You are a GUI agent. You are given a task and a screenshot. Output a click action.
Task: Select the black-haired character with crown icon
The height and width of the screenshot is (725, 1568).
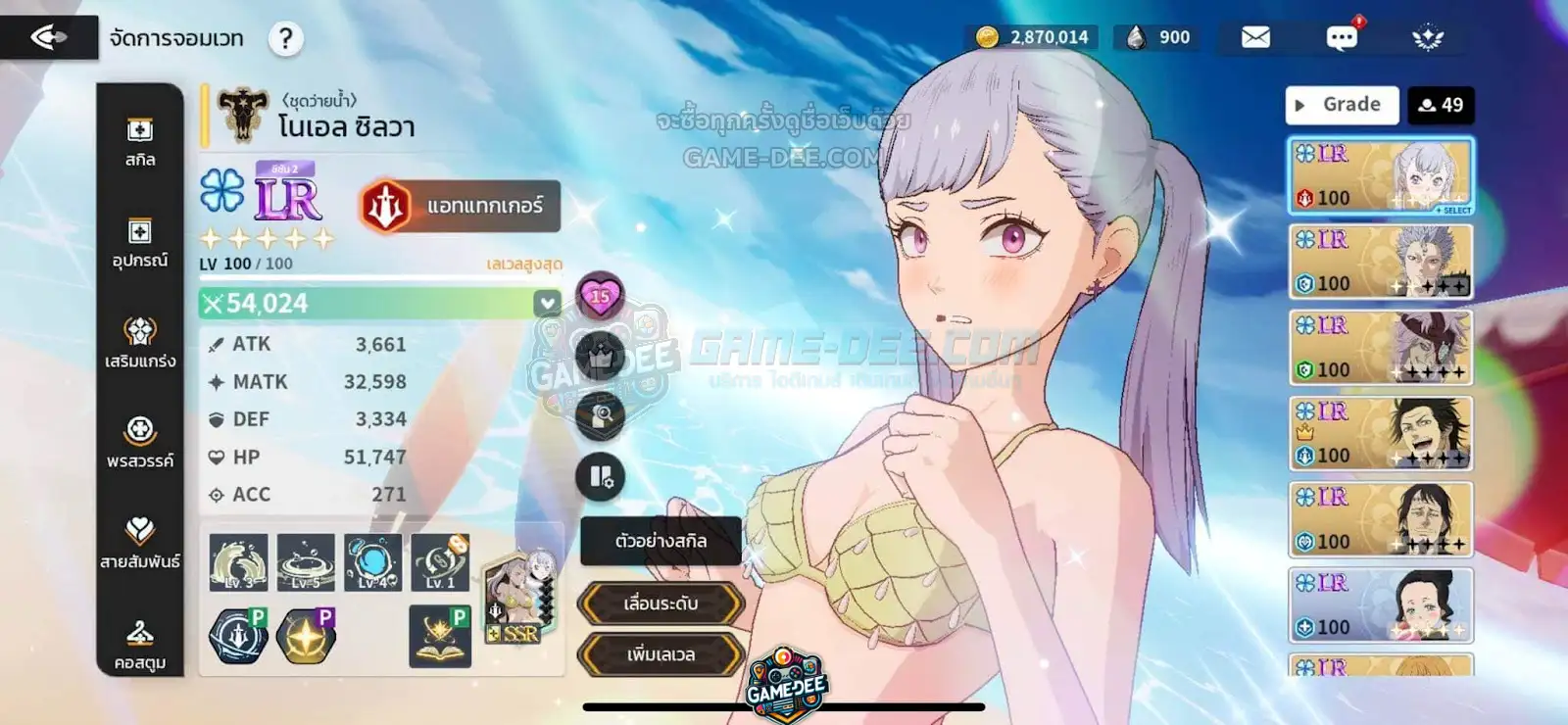1380,433
